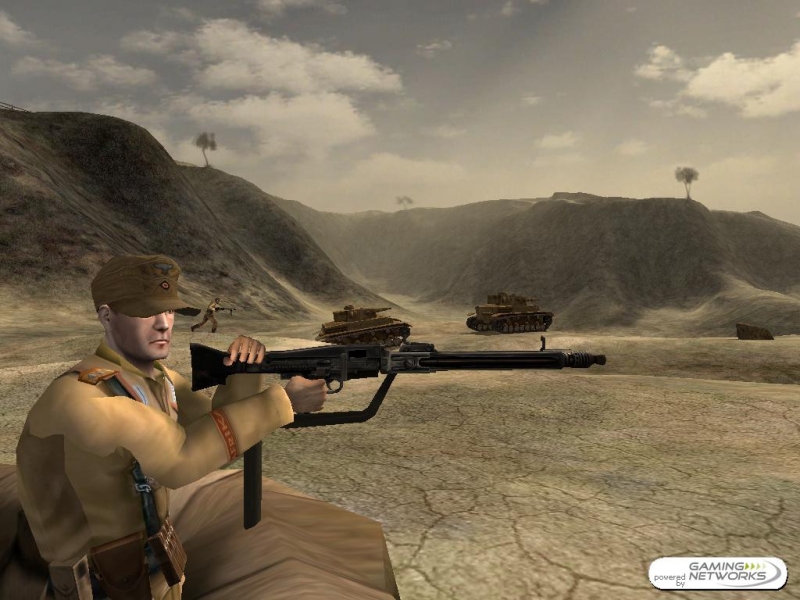Viewport: 800px width, 600px height.
Task: Click the Gaming Networks logo badge
Action: click(717, 573)
